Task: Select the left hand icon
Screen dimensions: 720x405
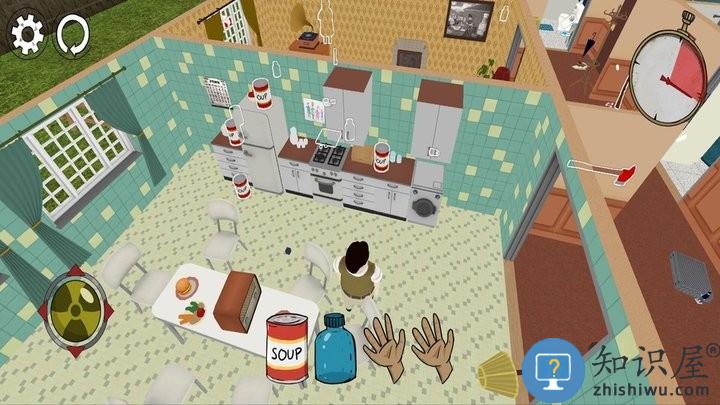Action: tap(383, 347)
